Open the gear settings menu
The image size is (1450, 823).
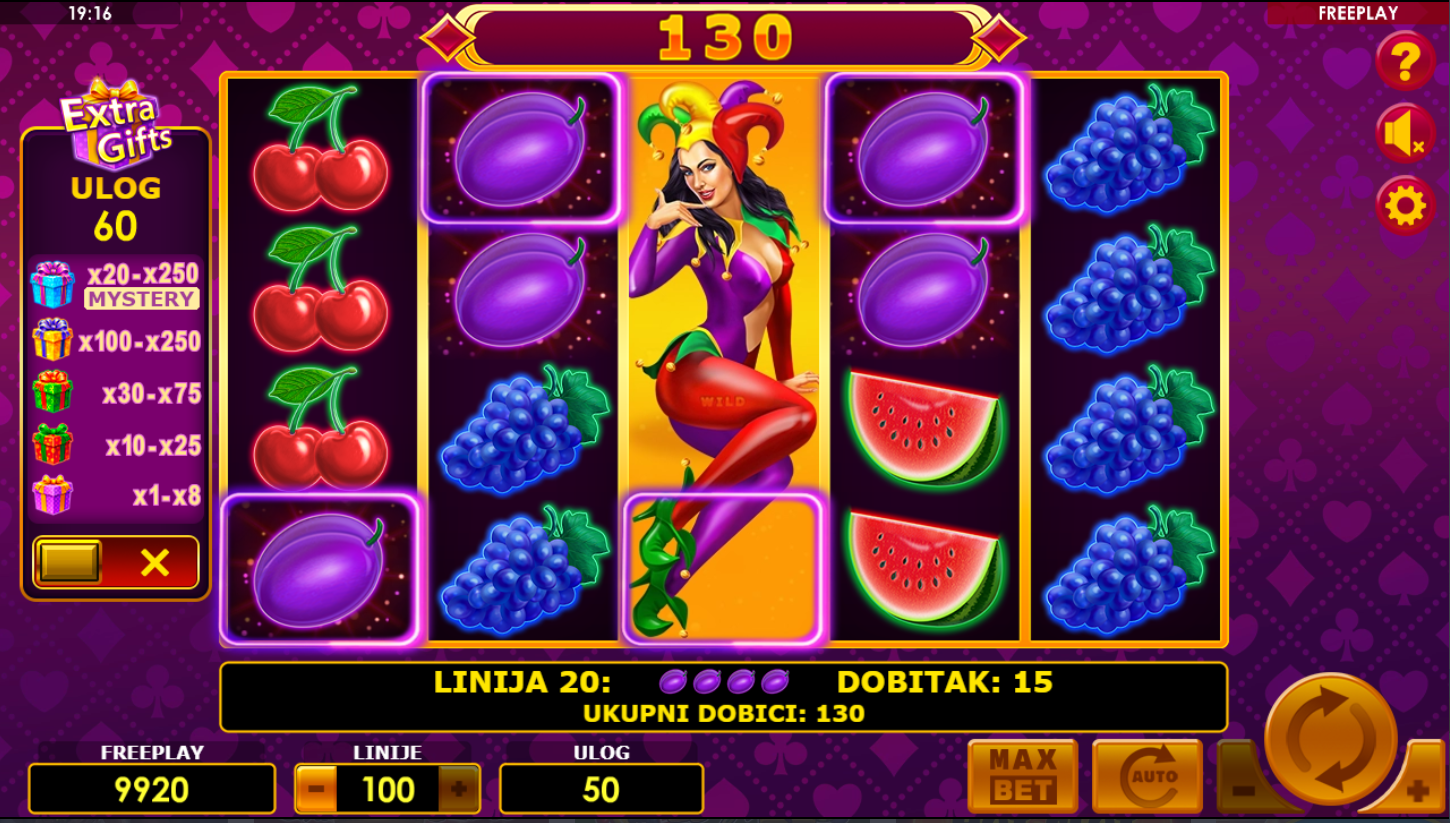point(1405,206)
